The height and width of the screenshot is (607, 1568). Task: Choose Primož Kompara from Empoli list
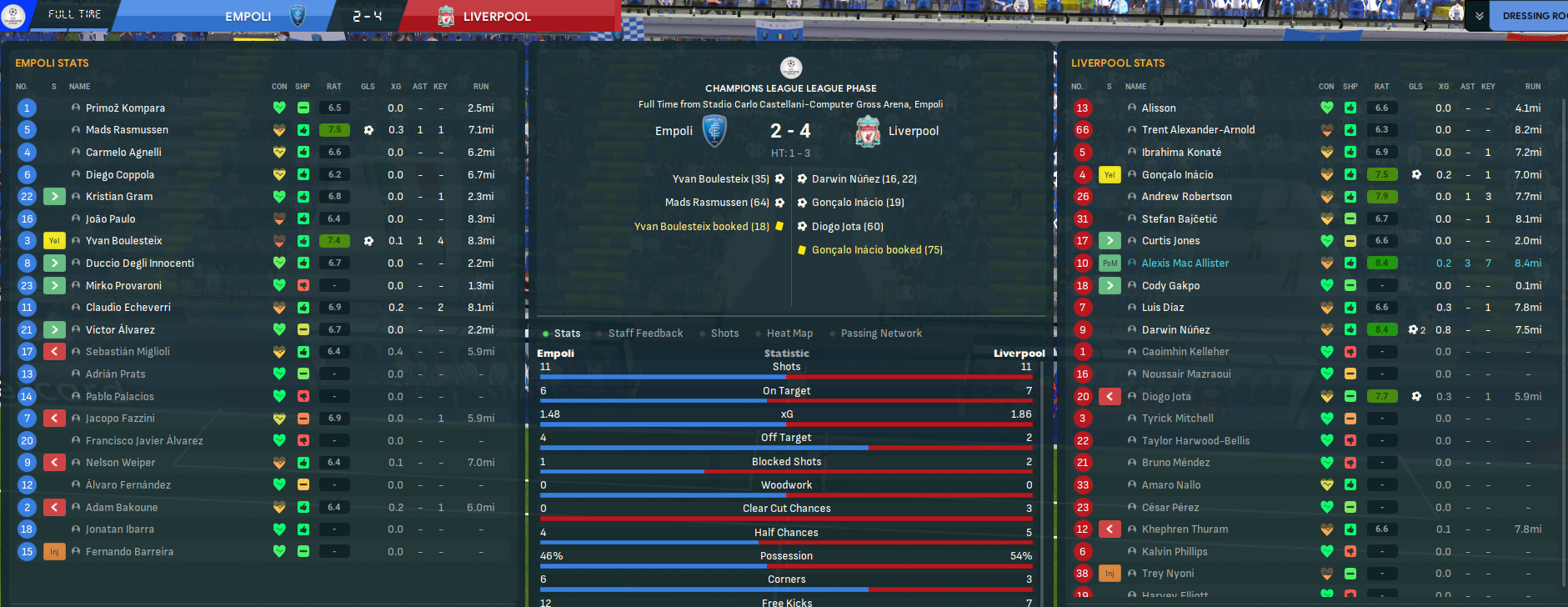125,108
